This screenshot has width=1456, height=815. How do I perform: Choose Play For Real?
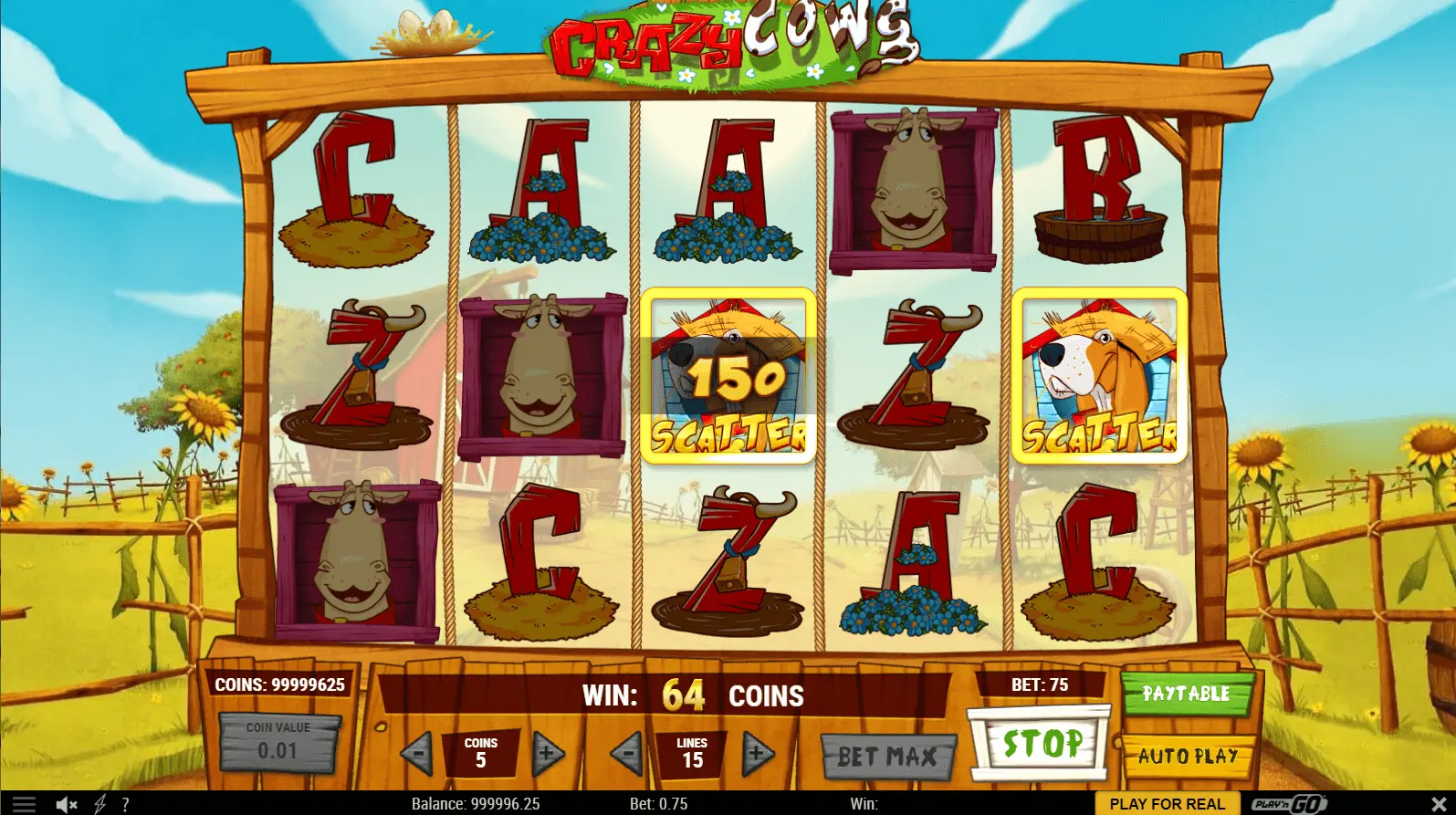(x=1167, y=804)
